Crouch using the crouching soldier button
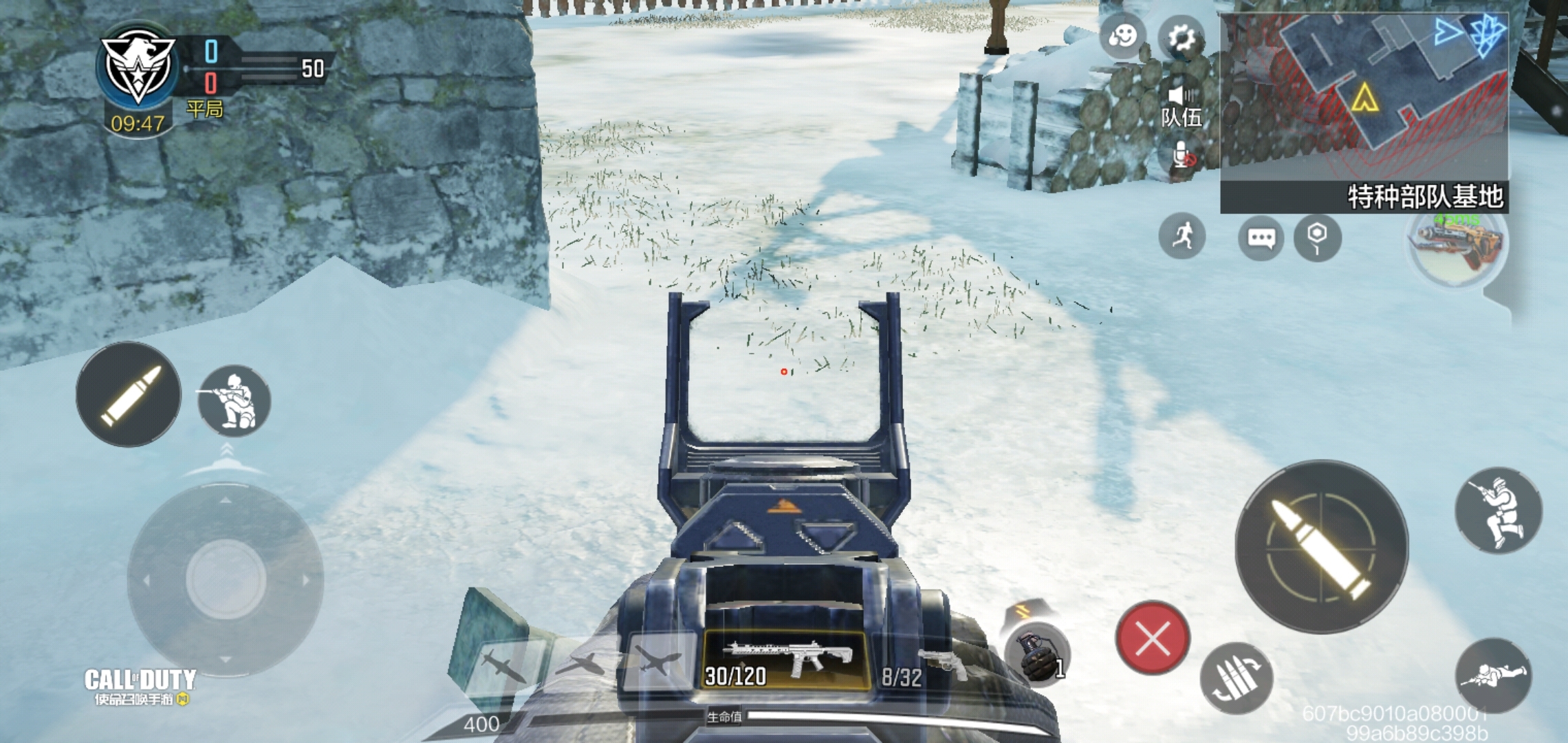This screenshot has height=743, width=1568. click(1498, 510)
